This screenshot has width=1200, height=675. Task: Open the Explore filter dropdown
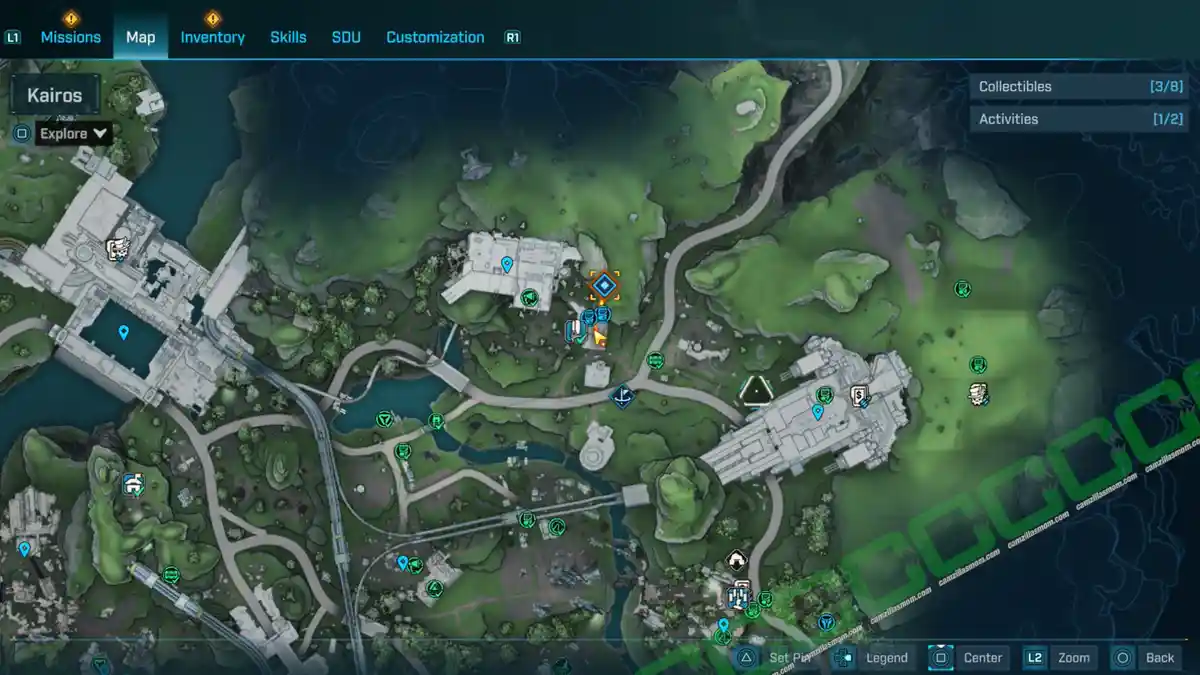pyautogui.click(x=74, y=133)
